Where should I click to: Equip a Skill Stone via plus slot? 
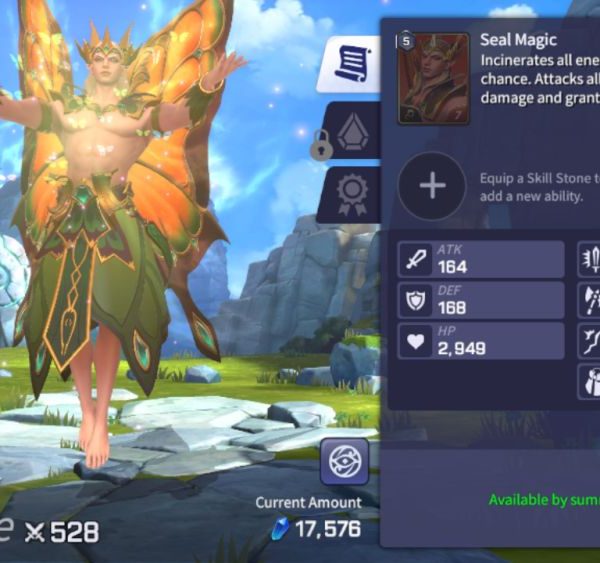click(432, 186)
